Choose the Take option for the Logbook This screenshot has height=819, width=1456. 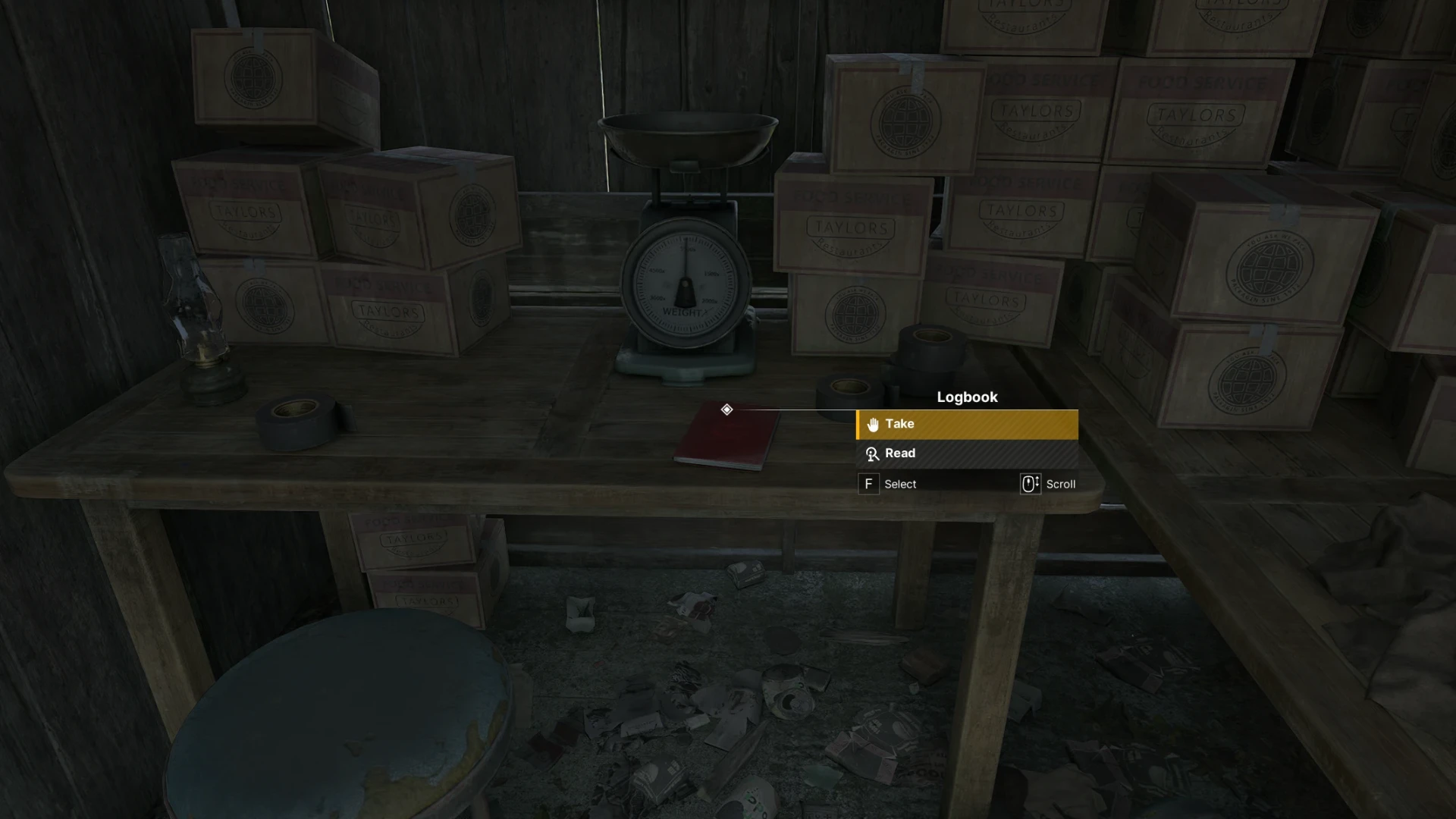click(x=966, y=425)
